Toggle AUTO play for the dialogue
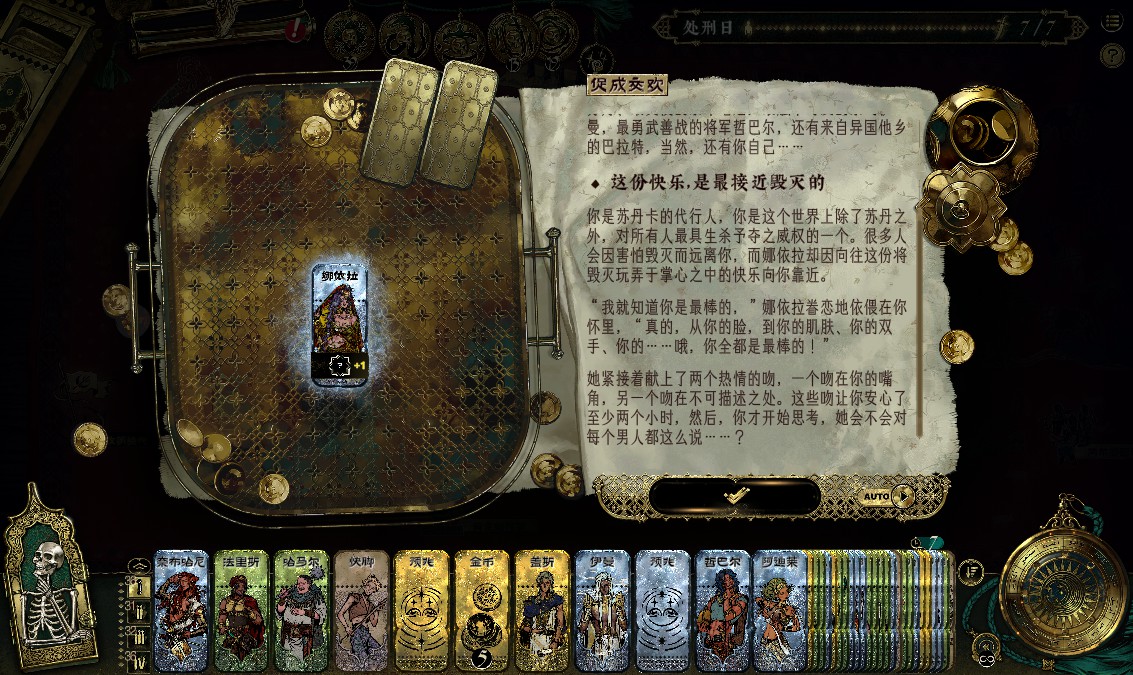1133x675 pixels. pos(887,496)
